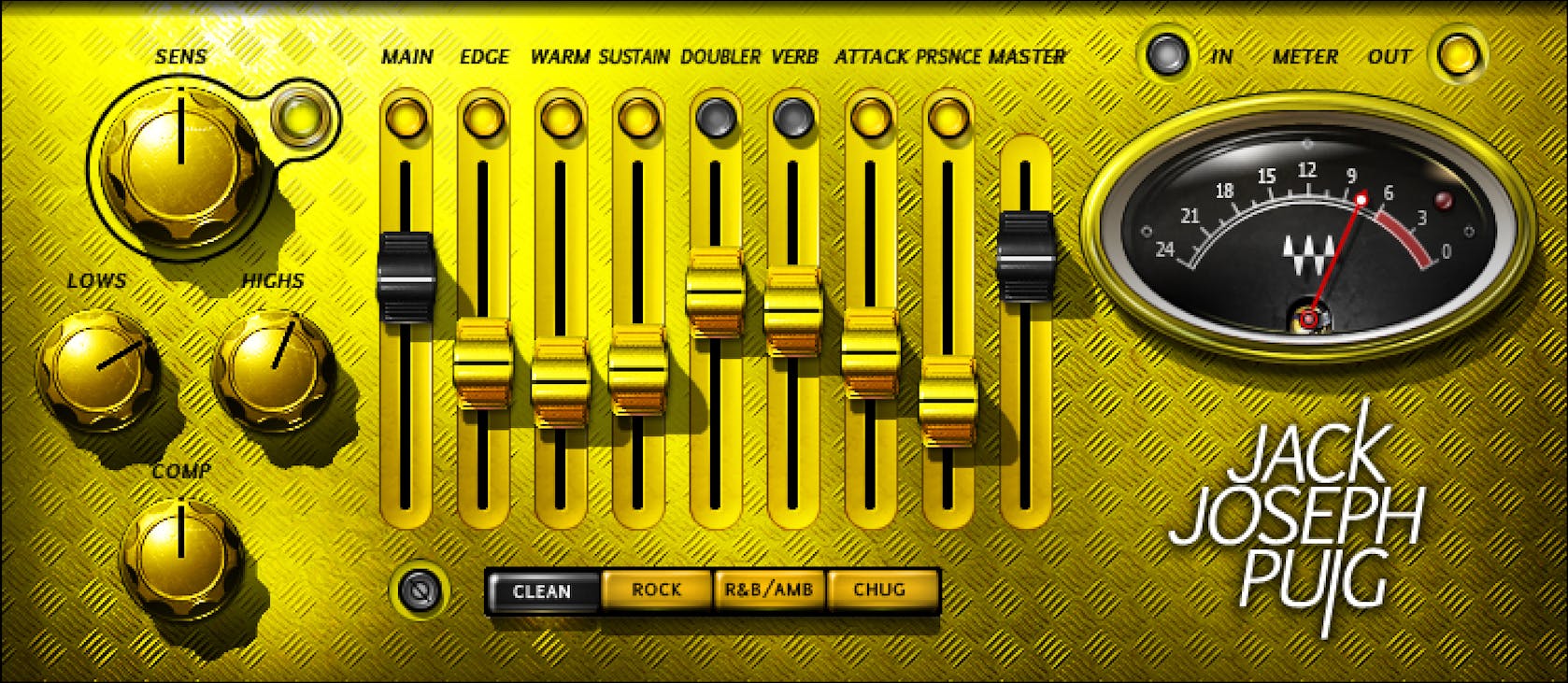Toggle the EDGE section LED on or off
The image size is (1568, 683).
[483, 119]
